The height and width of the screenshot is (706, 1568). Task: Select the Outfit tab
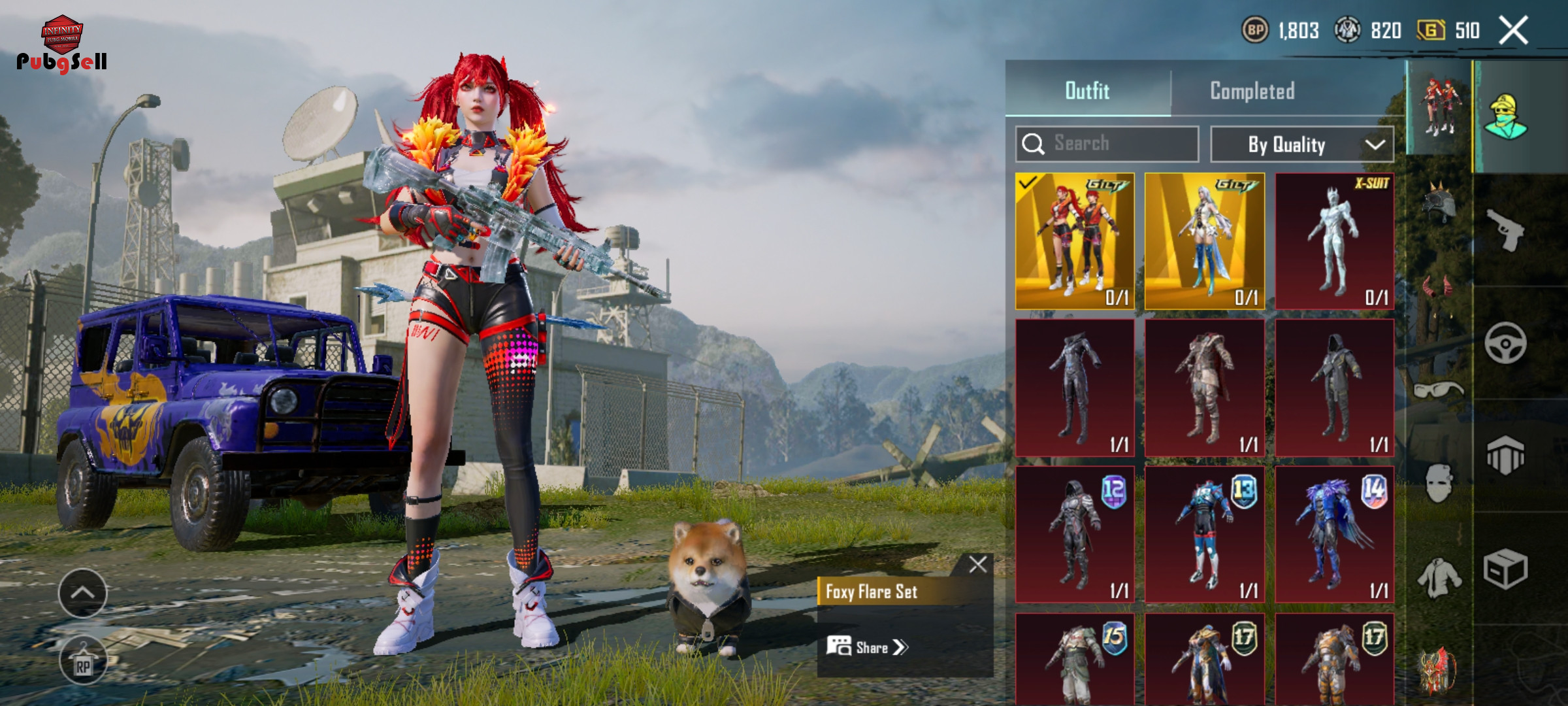point(1087,91)
